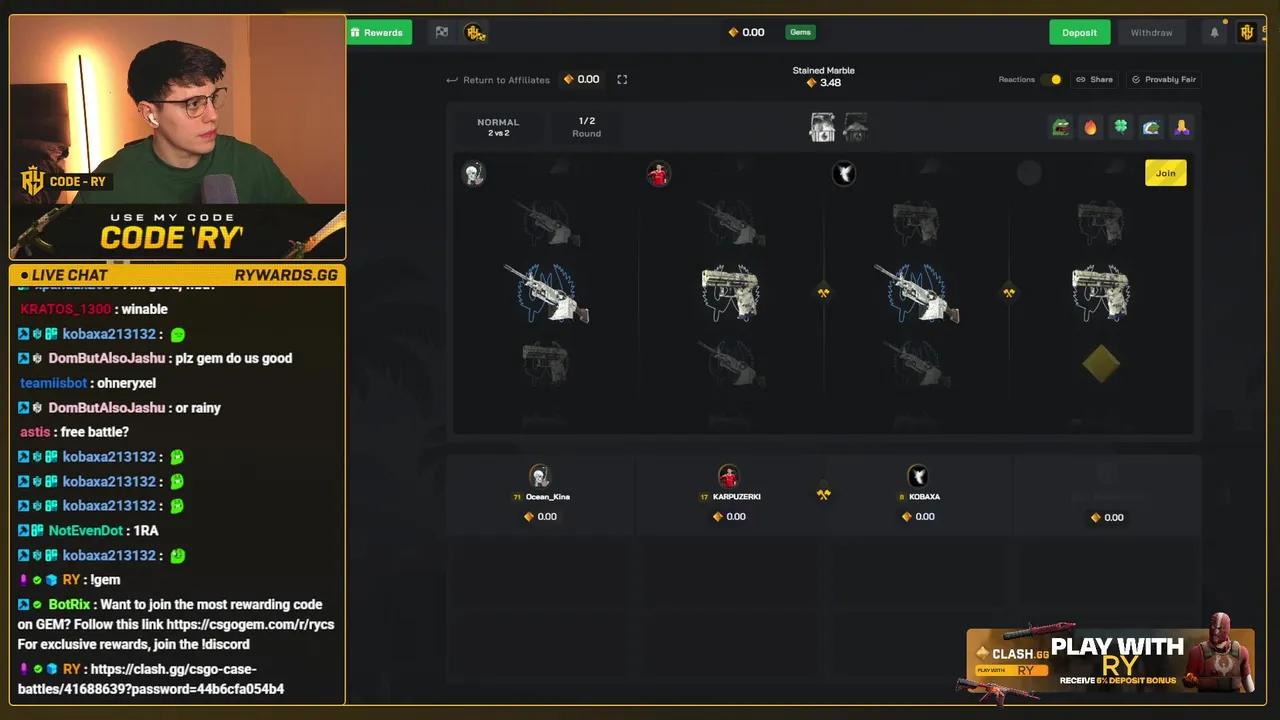Image resolution: width=1280 pixels, height=720 pixels.
Task: Click the green Deposit button
Action: (1079, 32)
